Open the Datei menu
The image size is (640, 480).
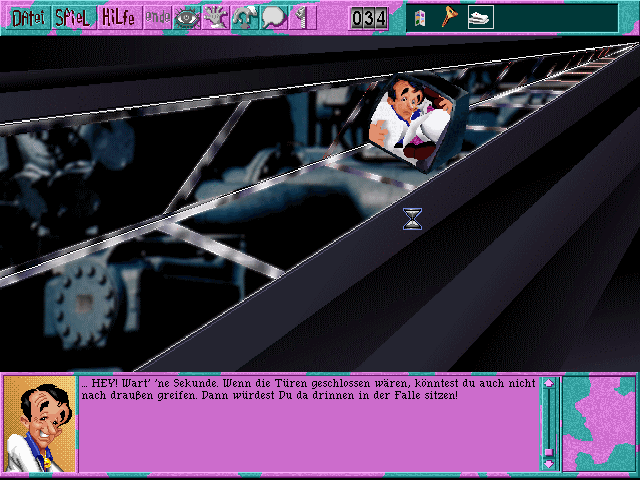26,17
